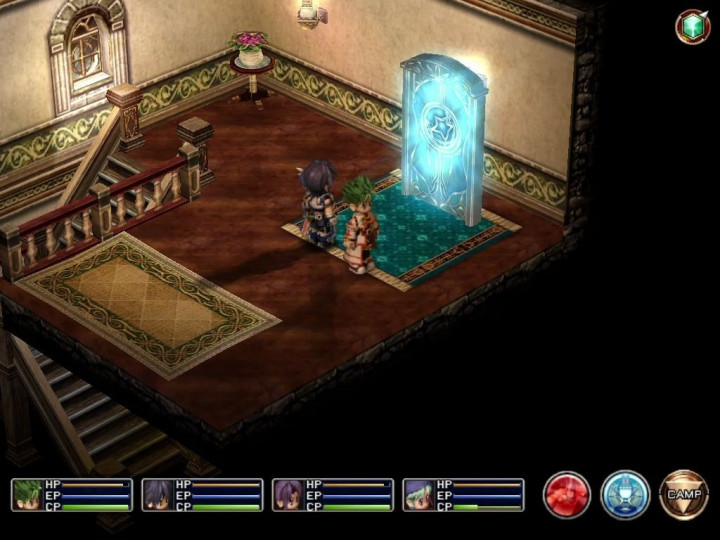Click the red crystal round button
This screenshot has height=540, width=720.
coord(567,495)
